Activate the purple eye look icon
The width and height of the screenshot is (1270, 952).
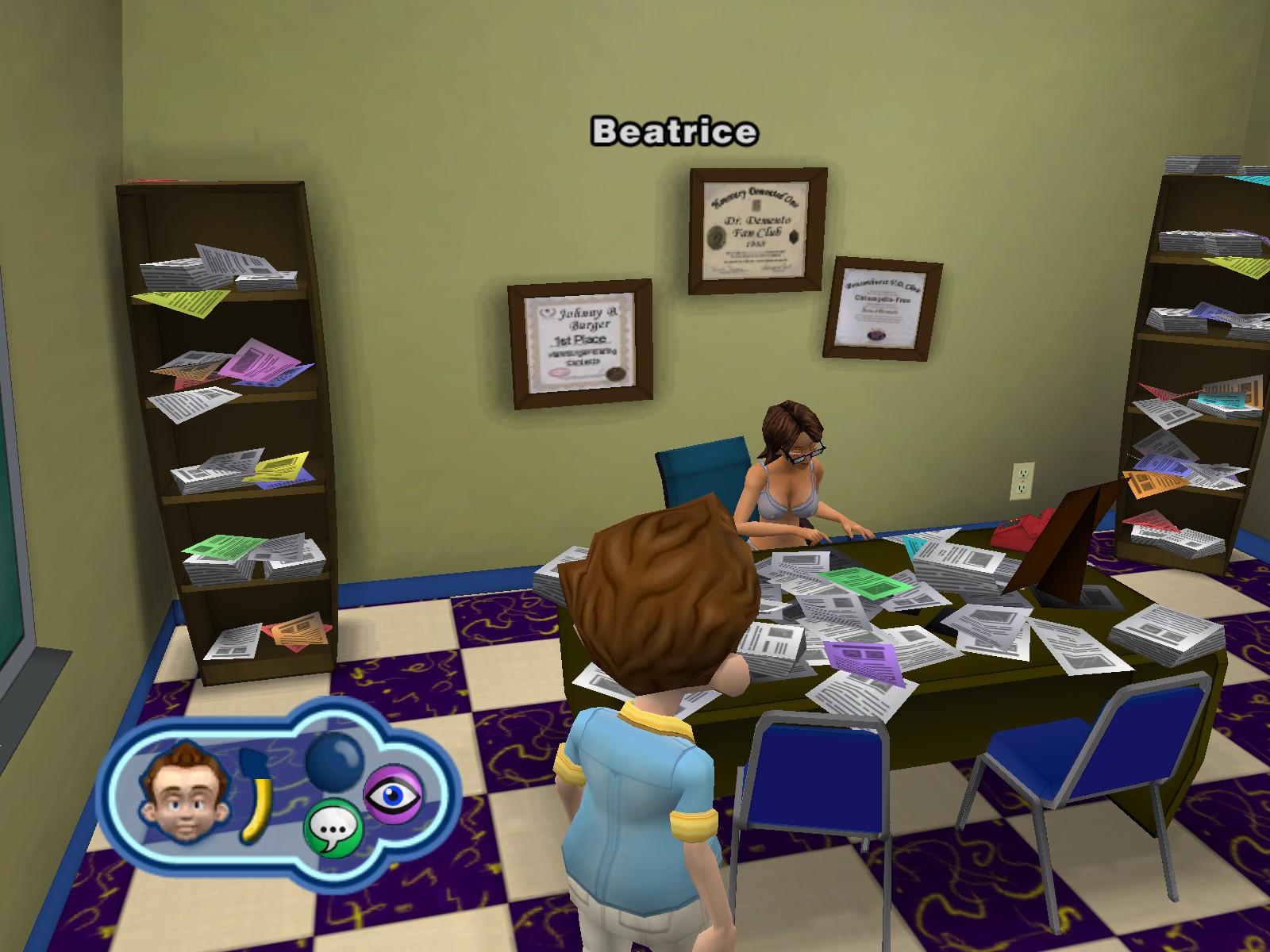click(393, 793)
